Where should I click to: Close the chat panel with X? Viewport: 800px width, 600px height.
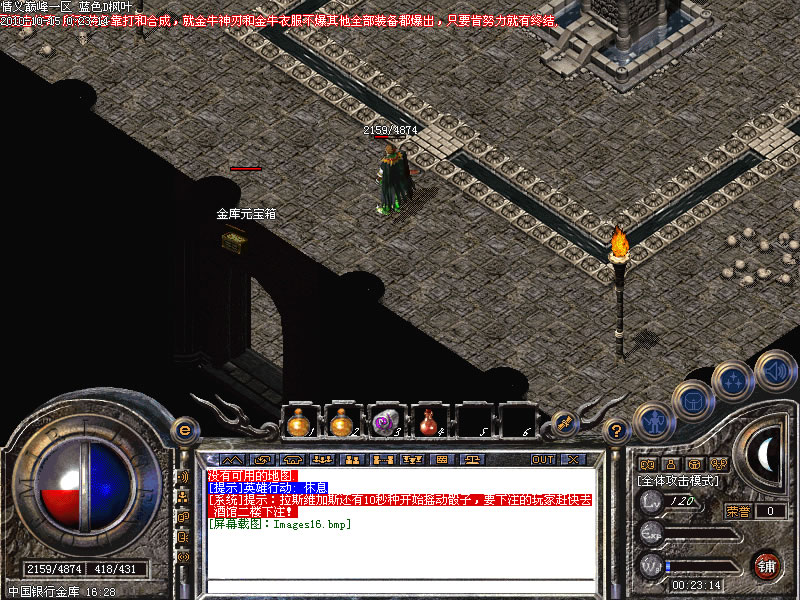(x=572, y=460)
